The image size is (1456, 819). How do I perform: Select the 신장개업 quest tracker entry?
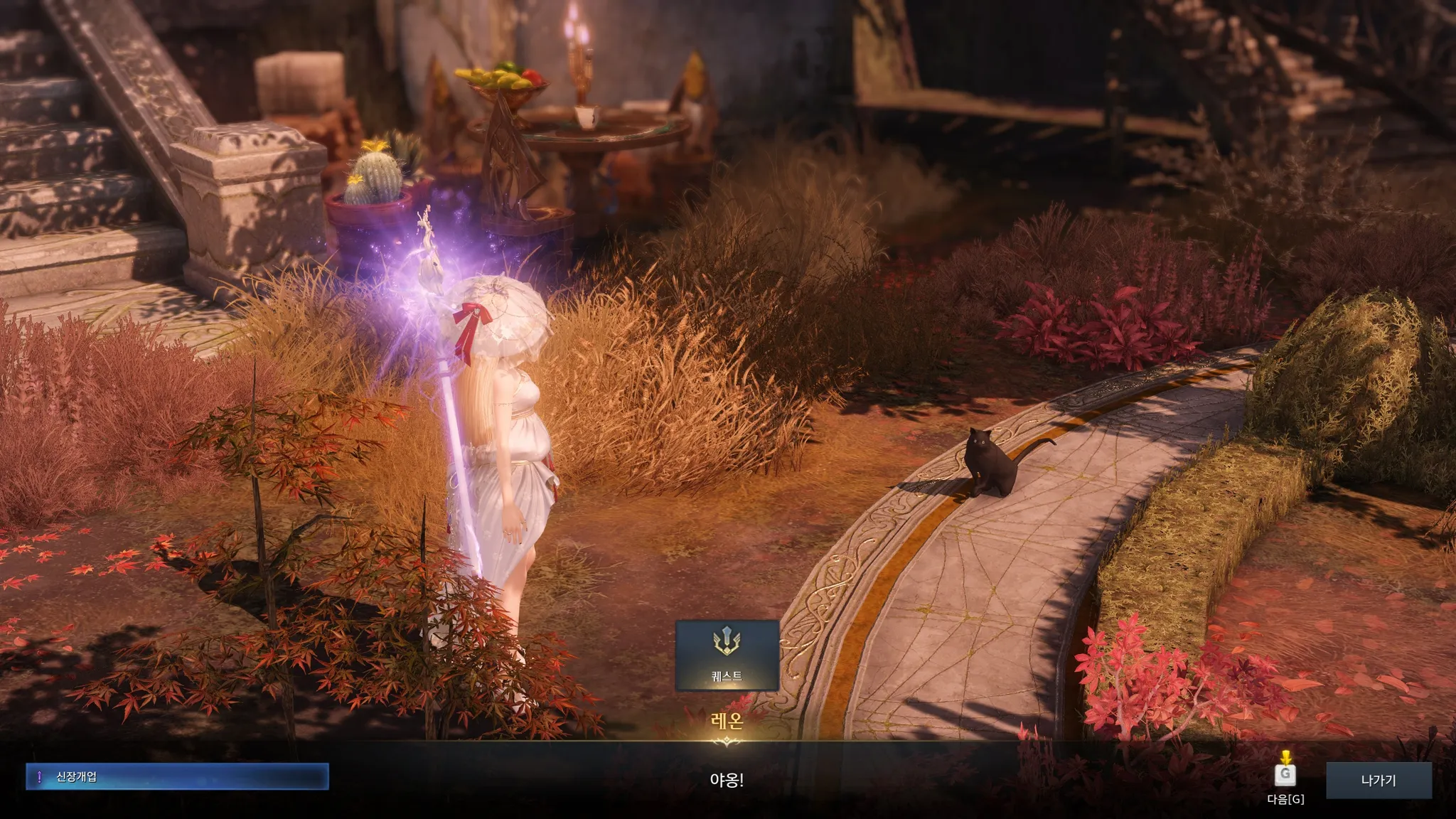pyautogui.click(x=177, y=777)
